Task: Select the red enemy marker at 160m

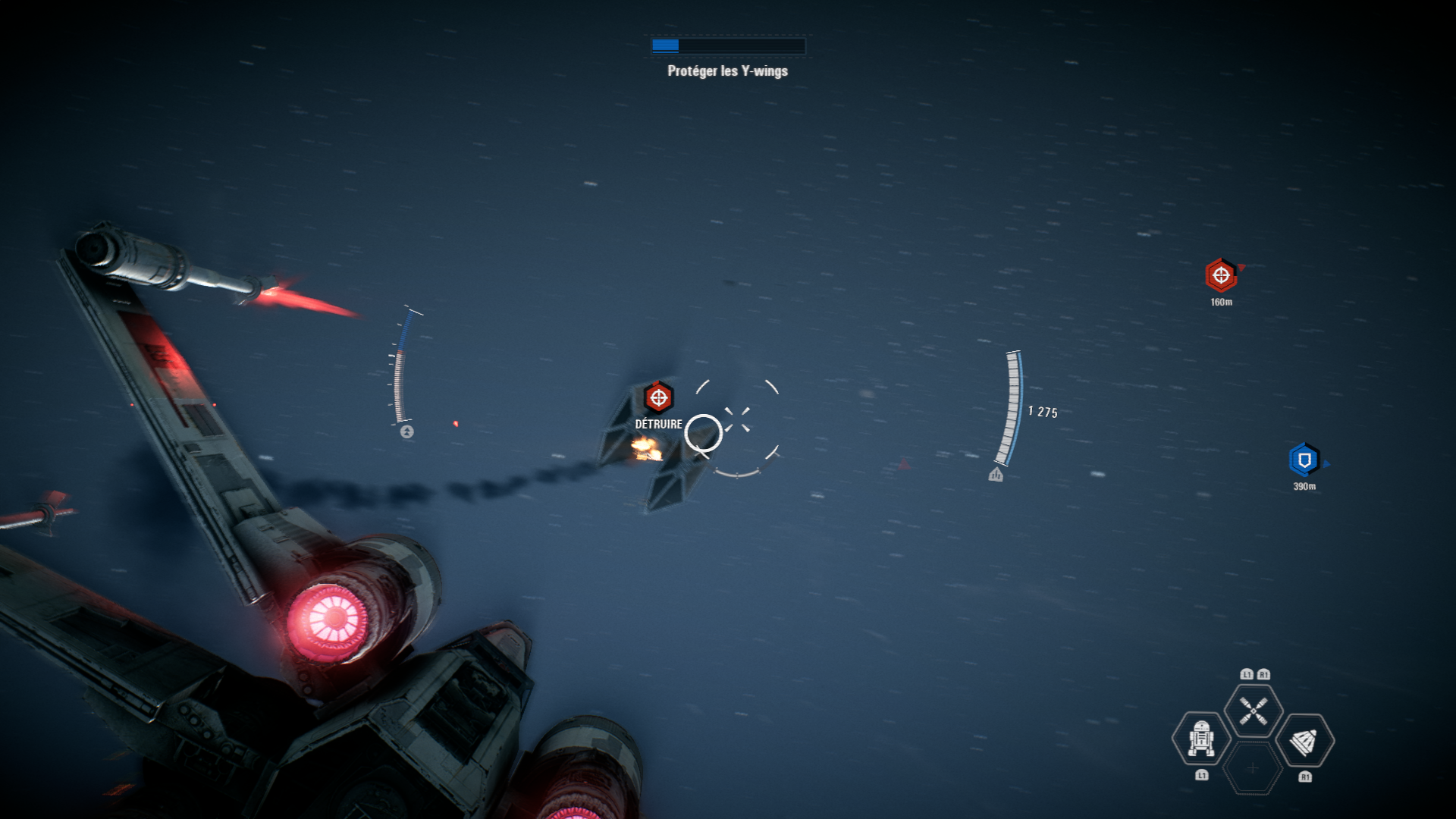Action: pos(1221,275)
